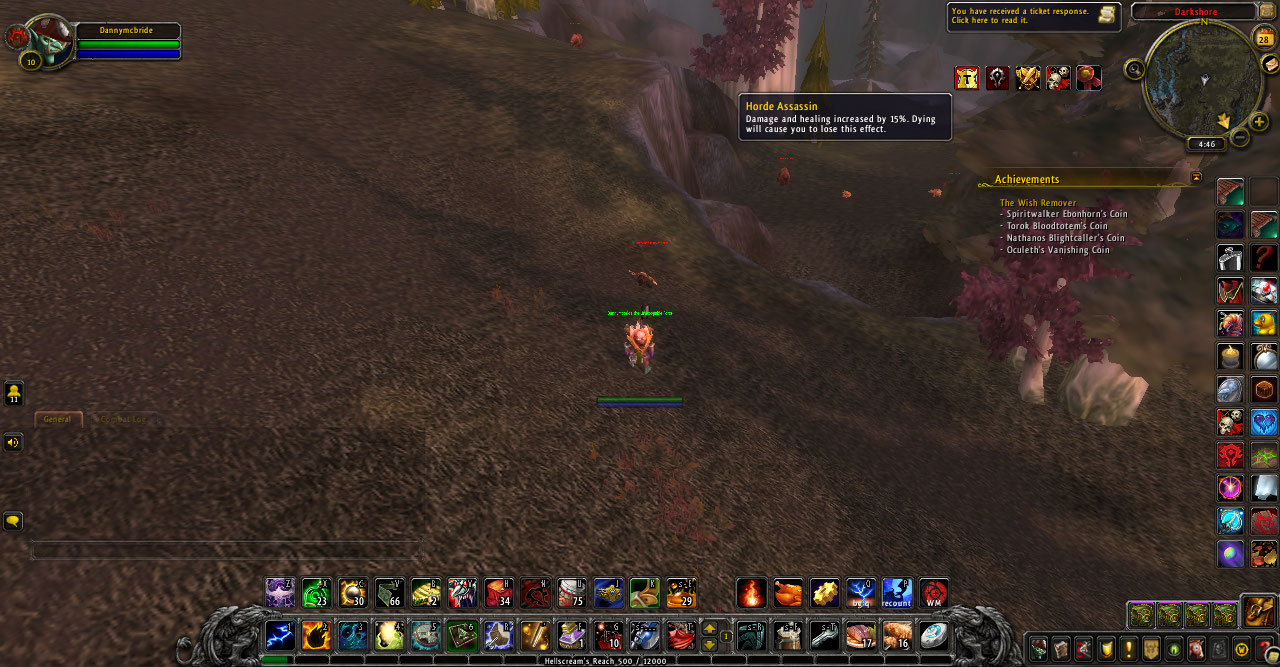Viewport: 1280px width, 667px height.
Task: Zoom in the minimap with plus button
Action: 1259,122
